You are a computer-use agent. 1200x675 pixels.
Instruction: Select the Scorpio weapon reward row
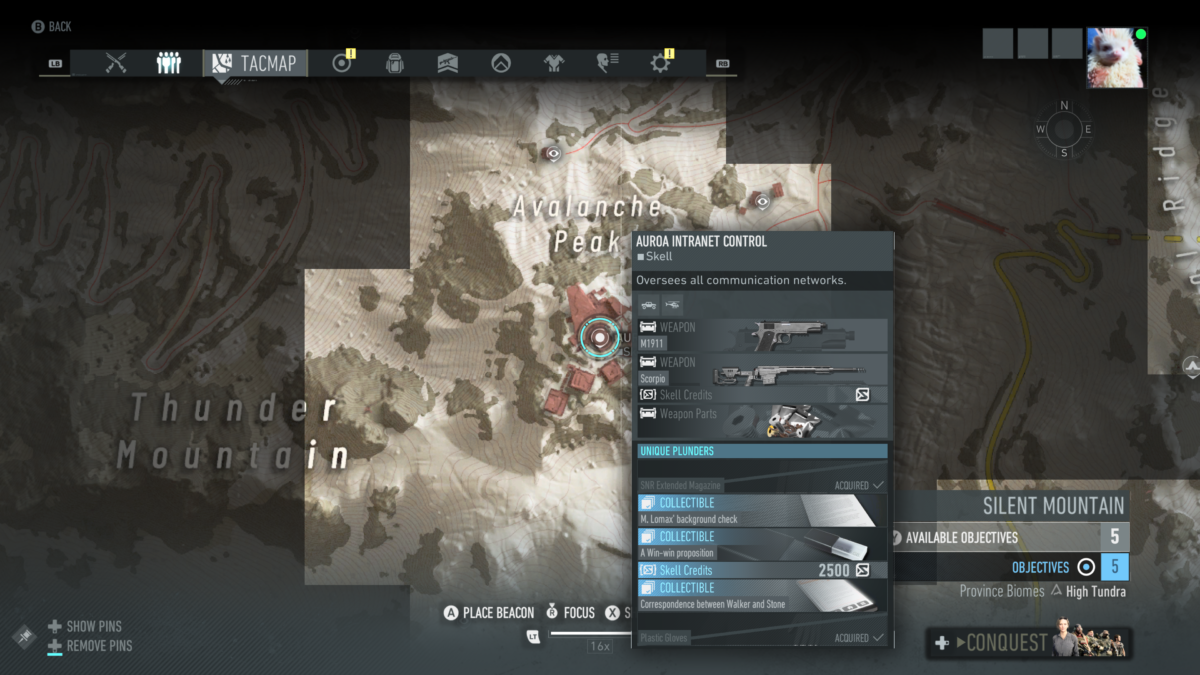pyautogui.click(x=762, y=369)
